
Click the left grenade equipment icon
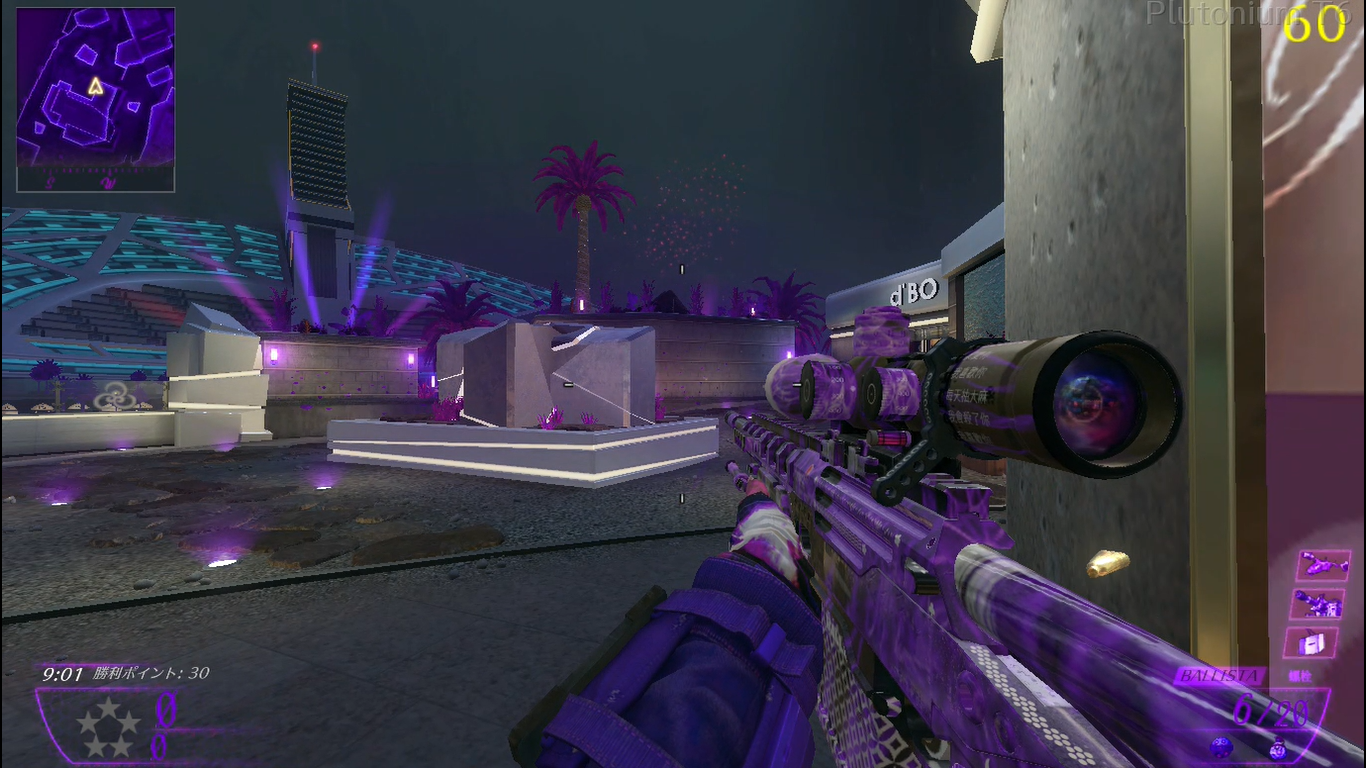[x=1220, y=746]
